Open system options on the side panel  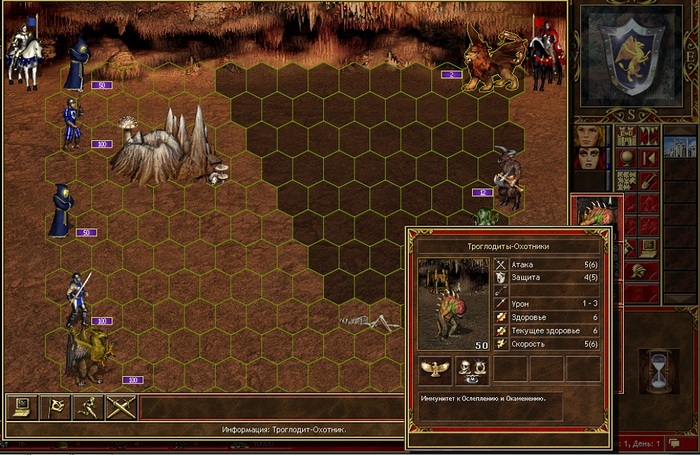649,249
